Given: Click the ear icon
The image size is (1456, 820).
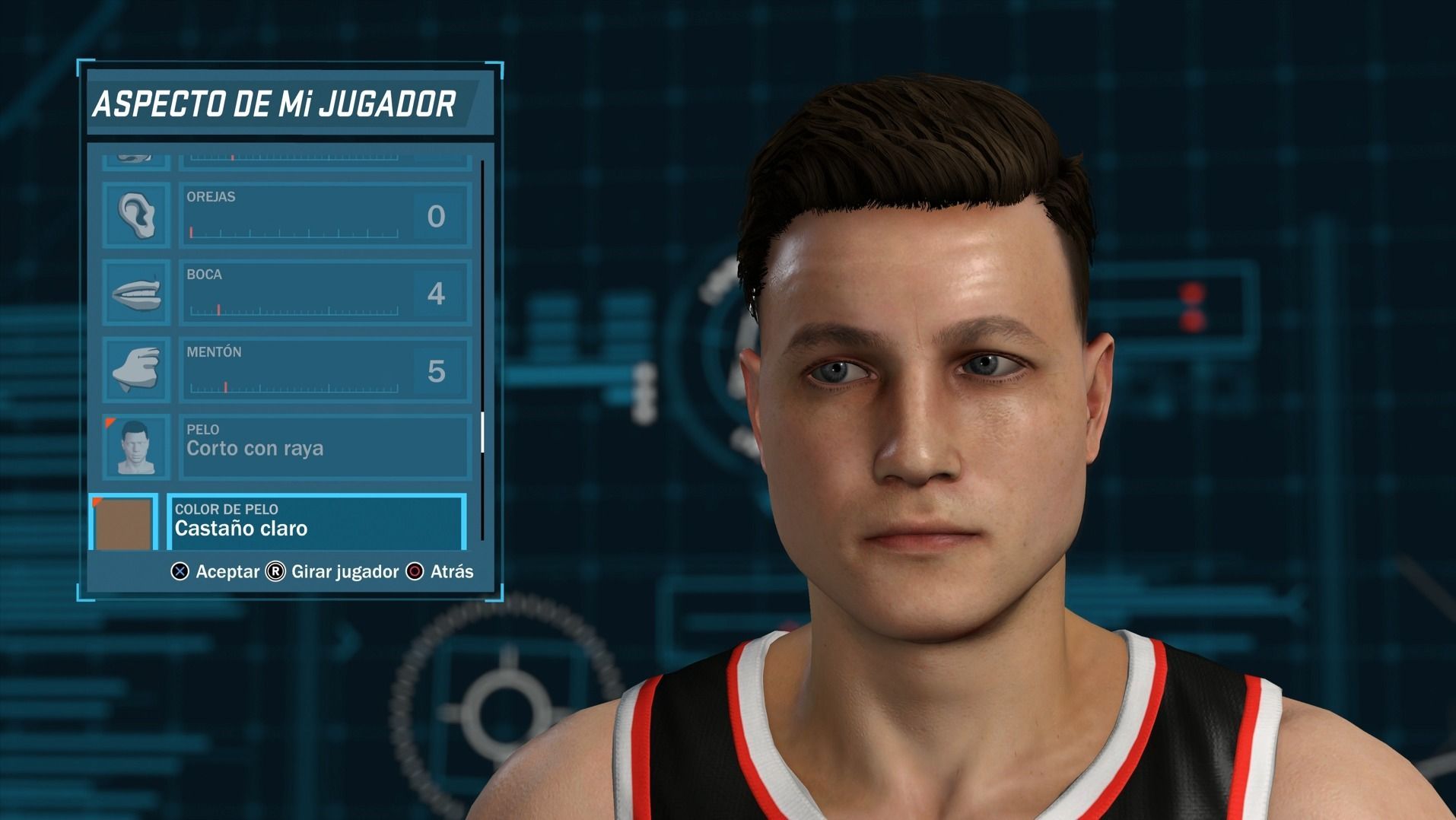Looking at the screenshot, I should tap(136, 215).
